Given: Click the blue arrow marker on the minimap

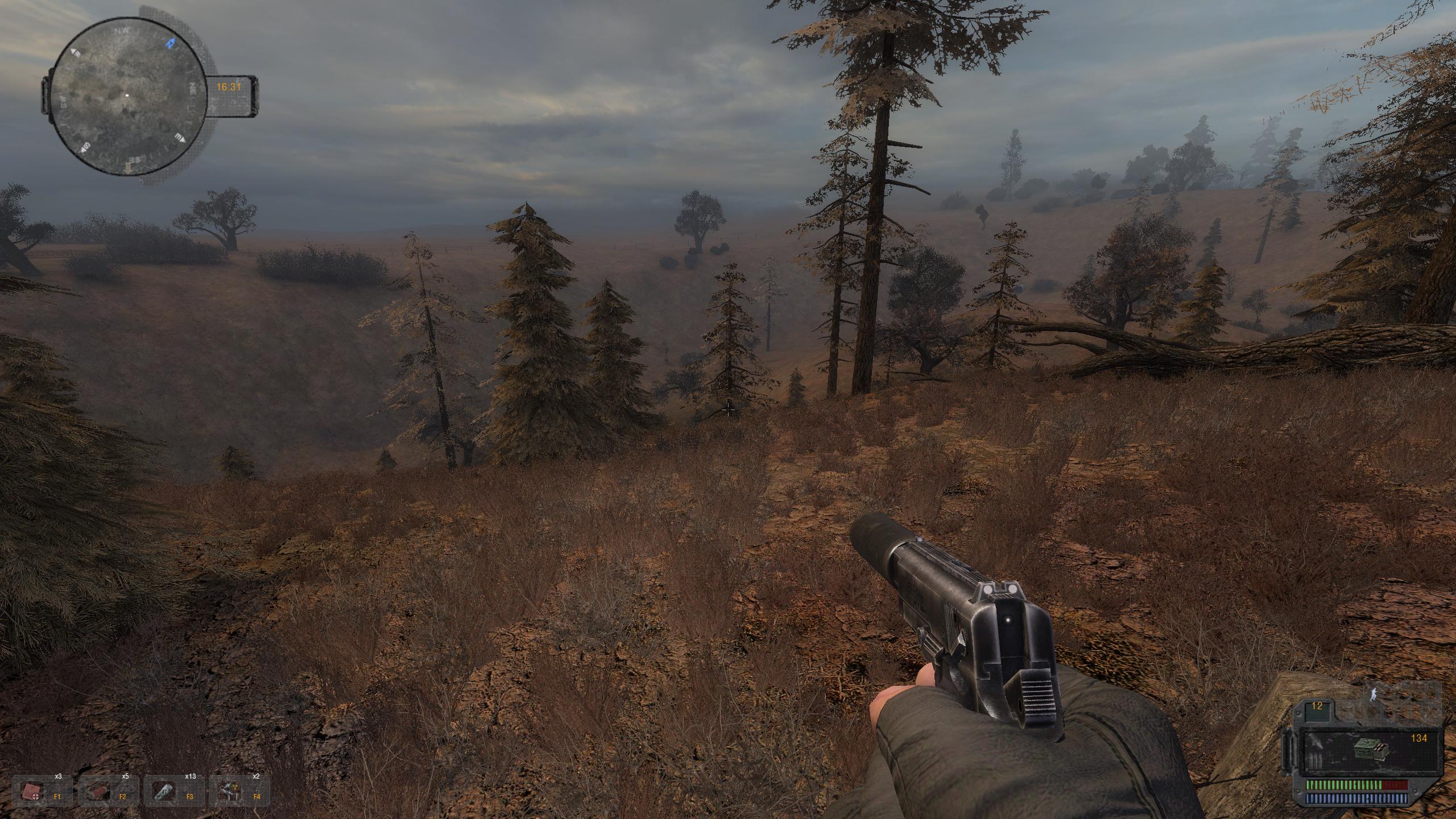Looking at the screenshot, I should pyautogui.click(x=170, y=43).
